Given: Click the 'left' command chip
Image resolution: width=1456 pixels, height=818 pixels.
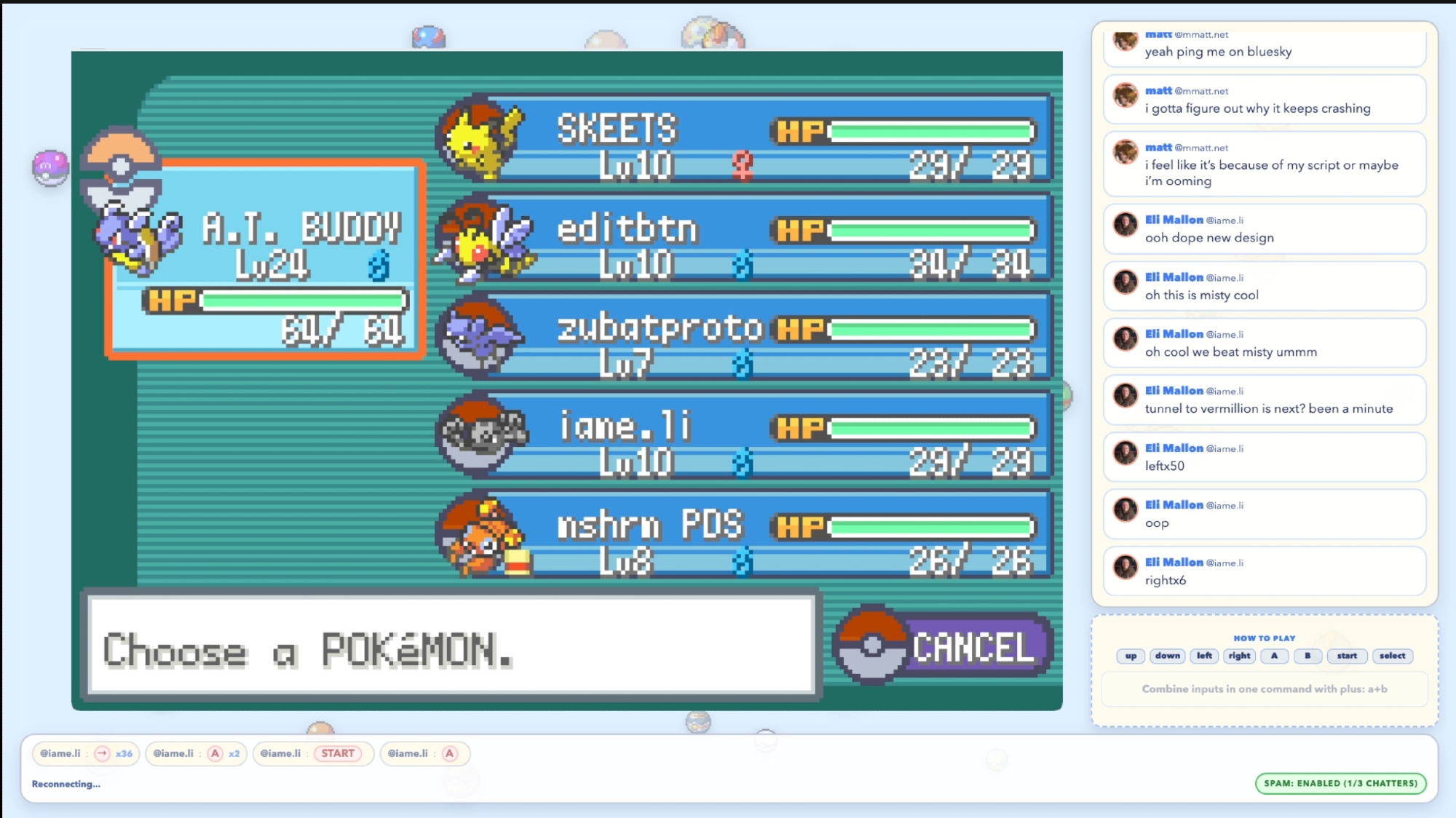Looking at the screenshot, I should point(1205,656).
